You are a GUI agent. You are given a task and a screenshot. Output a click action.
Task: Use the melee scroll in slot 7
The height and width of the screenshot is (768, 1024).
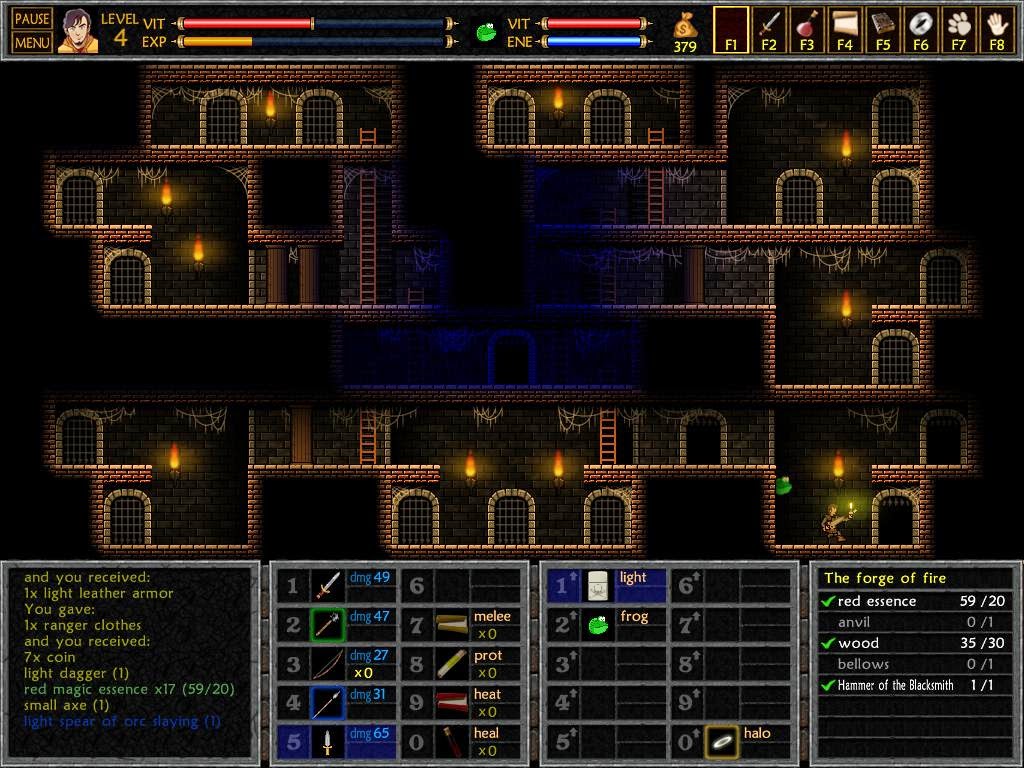(x=451, y=625)
